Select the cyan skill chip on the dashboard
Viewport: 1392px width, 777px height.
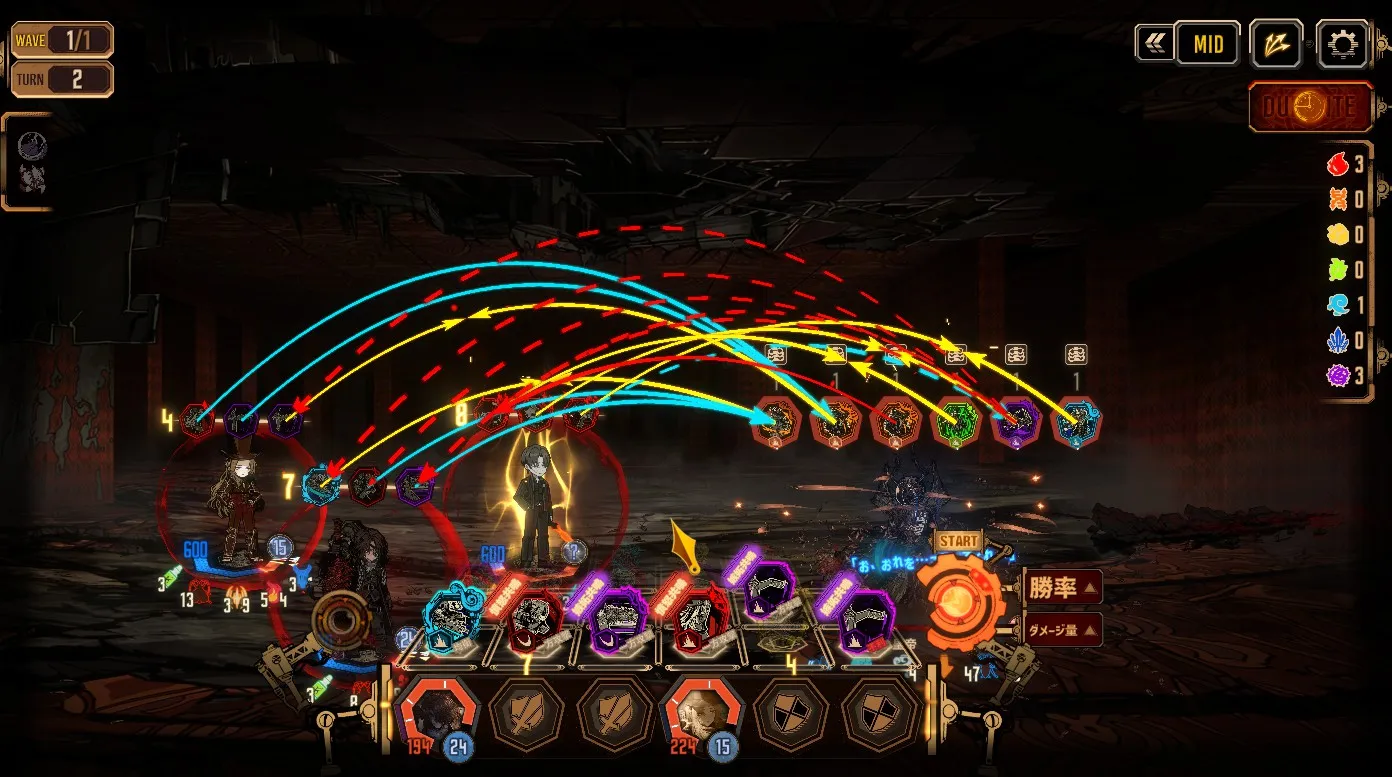pyautogui.click(x=455, y=616)
